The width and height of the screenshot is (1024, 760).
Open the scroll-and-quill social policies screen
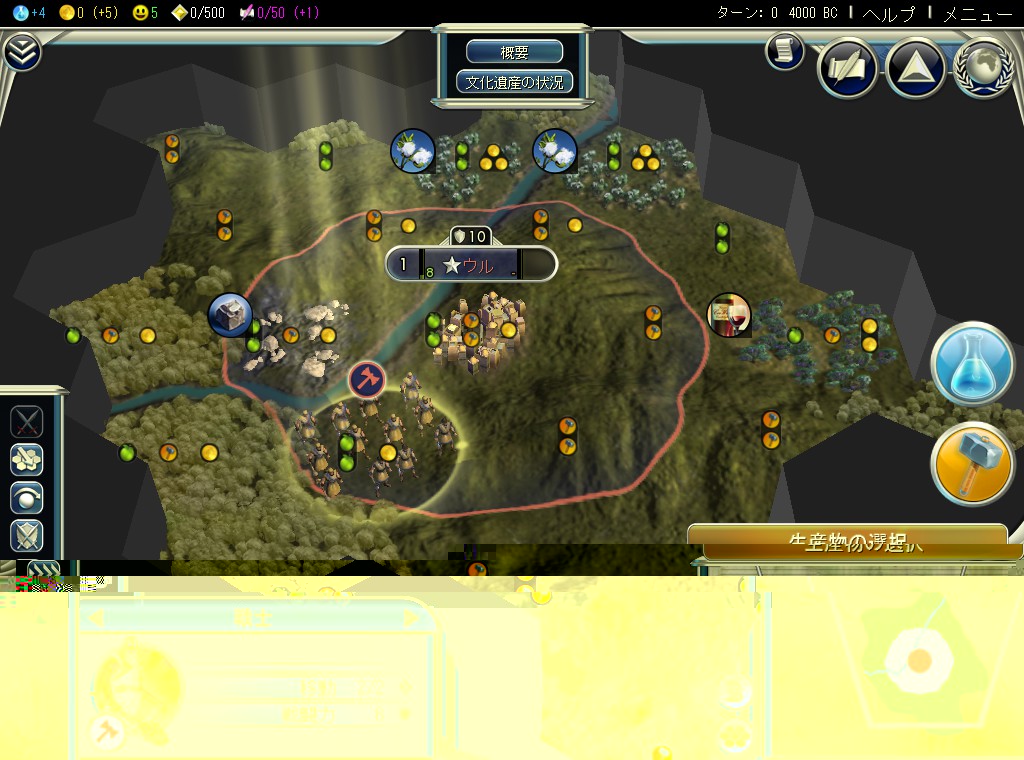click(848, 68)
